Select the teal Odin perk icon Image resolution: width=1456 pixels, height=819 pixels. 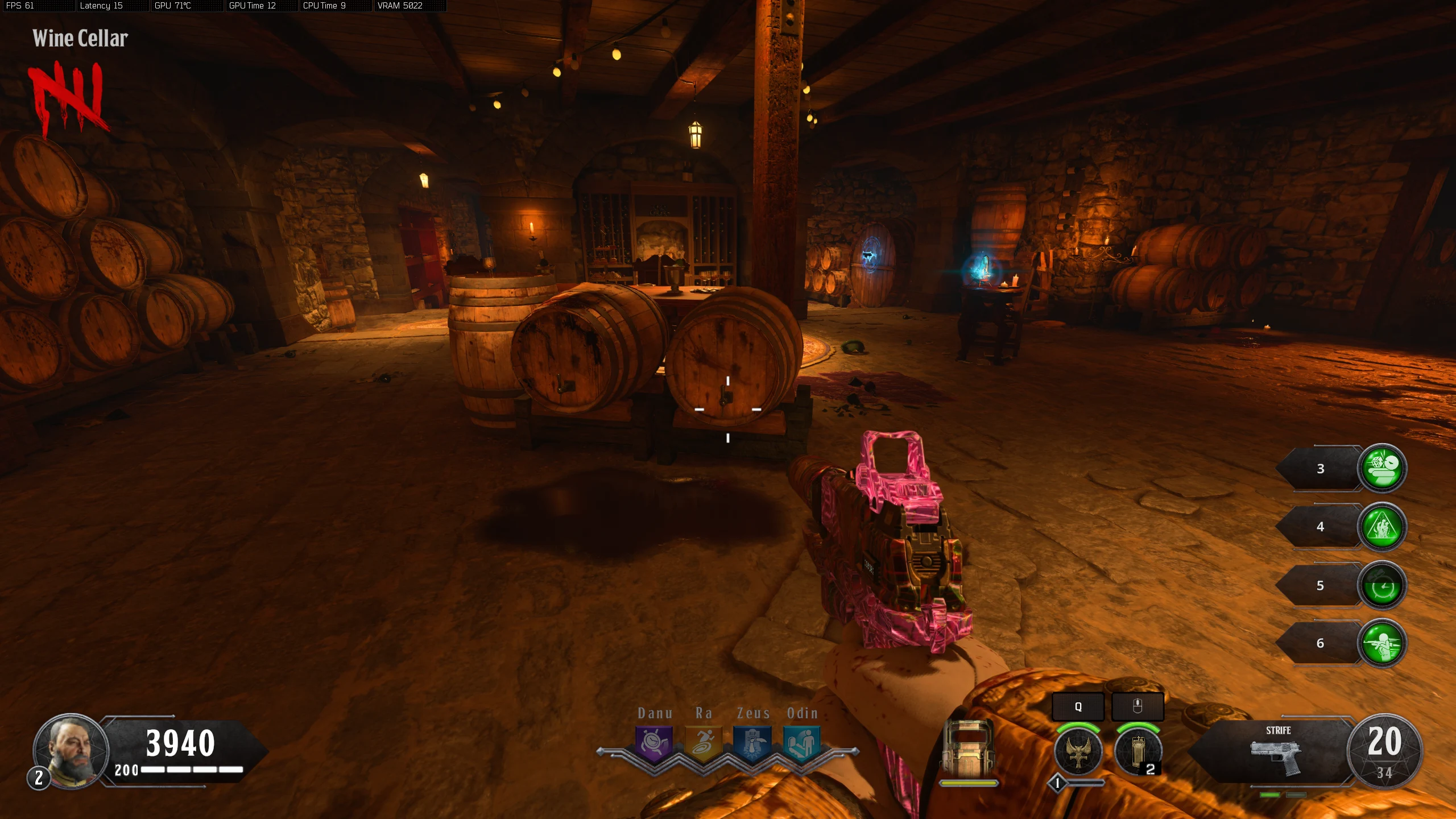[x=802, y=743]
